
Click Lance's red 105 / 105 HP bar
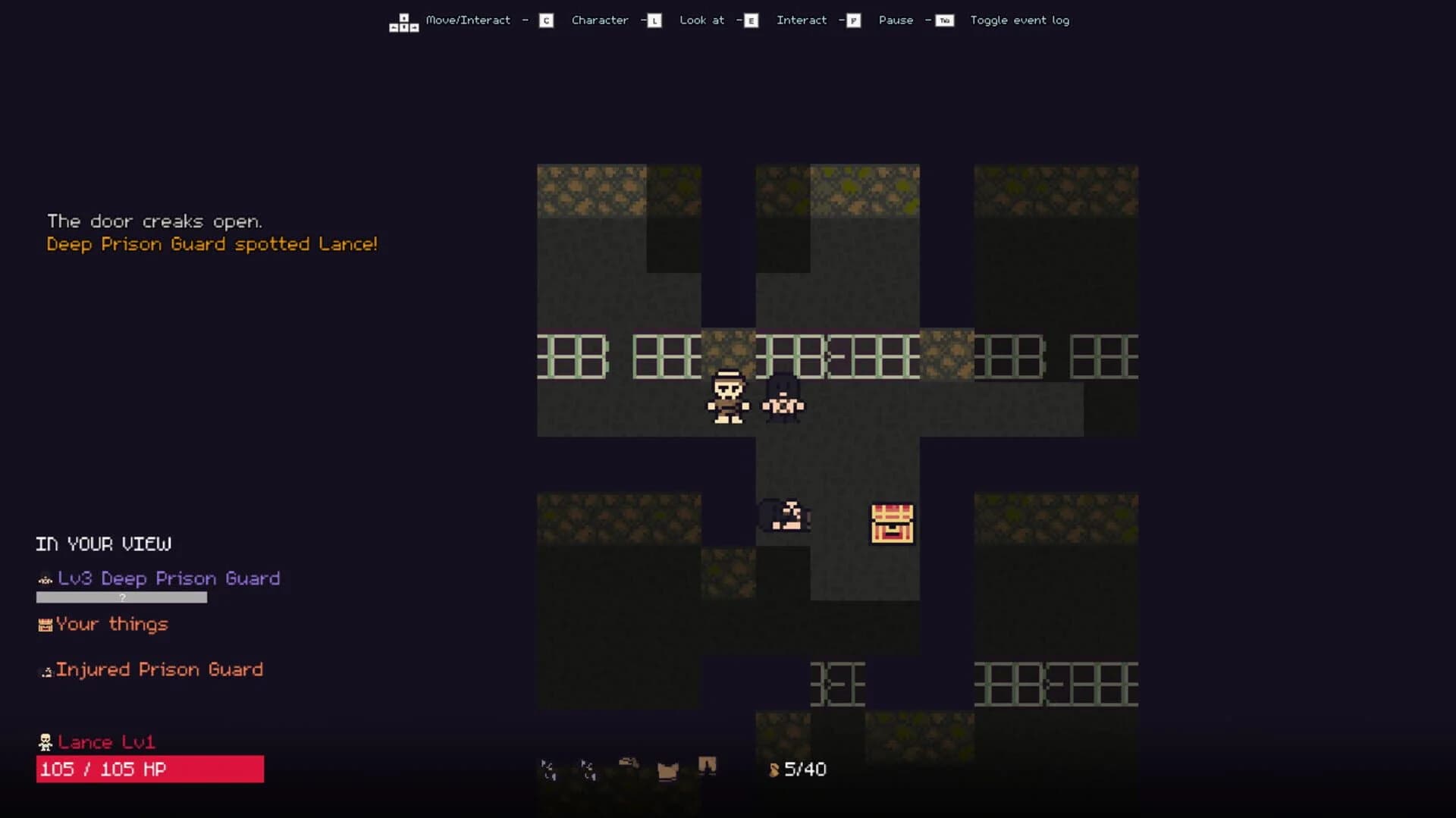[x=149, y=769]
